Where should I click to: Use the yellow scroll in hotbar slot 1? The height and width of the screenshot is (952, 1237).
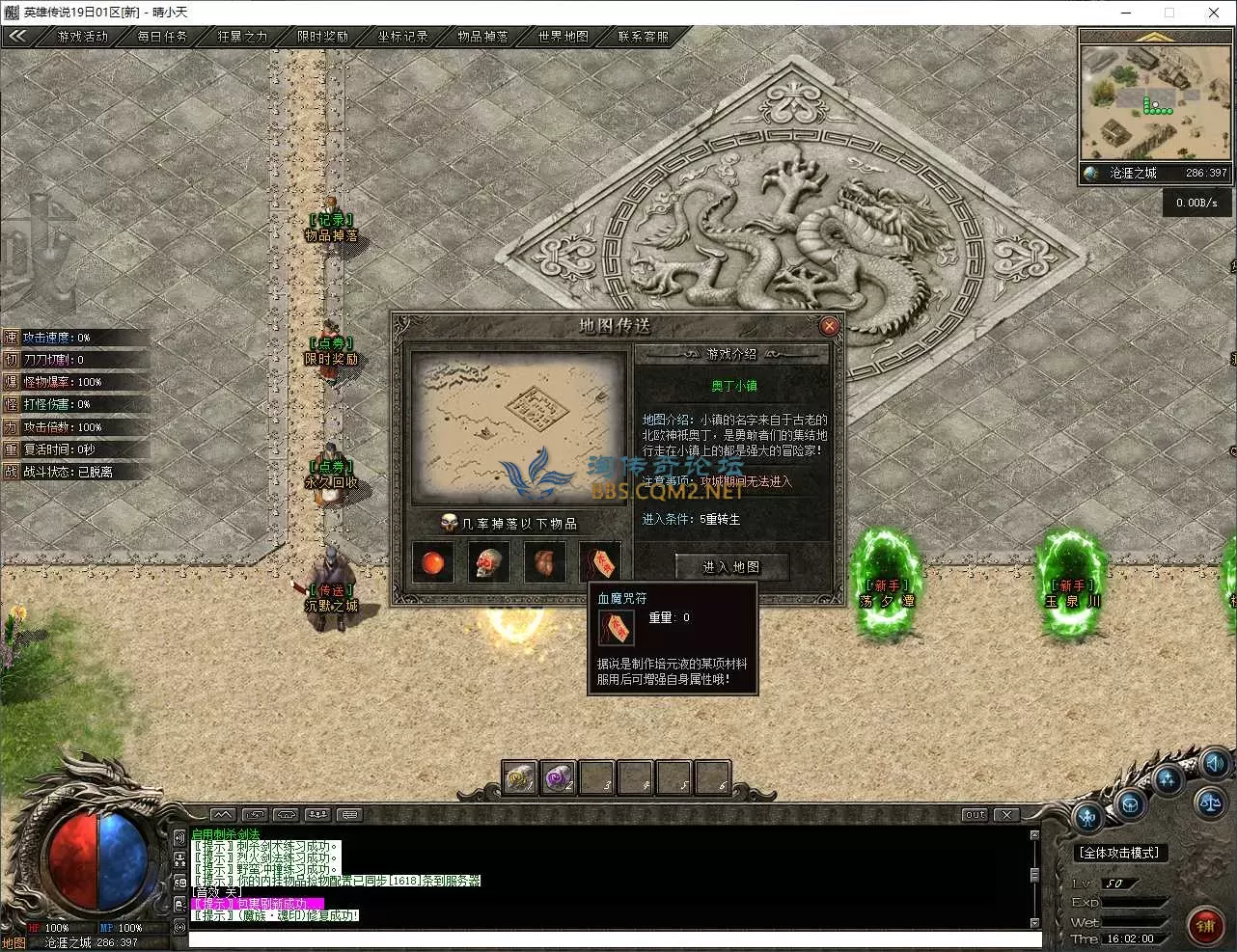(520, 777)
